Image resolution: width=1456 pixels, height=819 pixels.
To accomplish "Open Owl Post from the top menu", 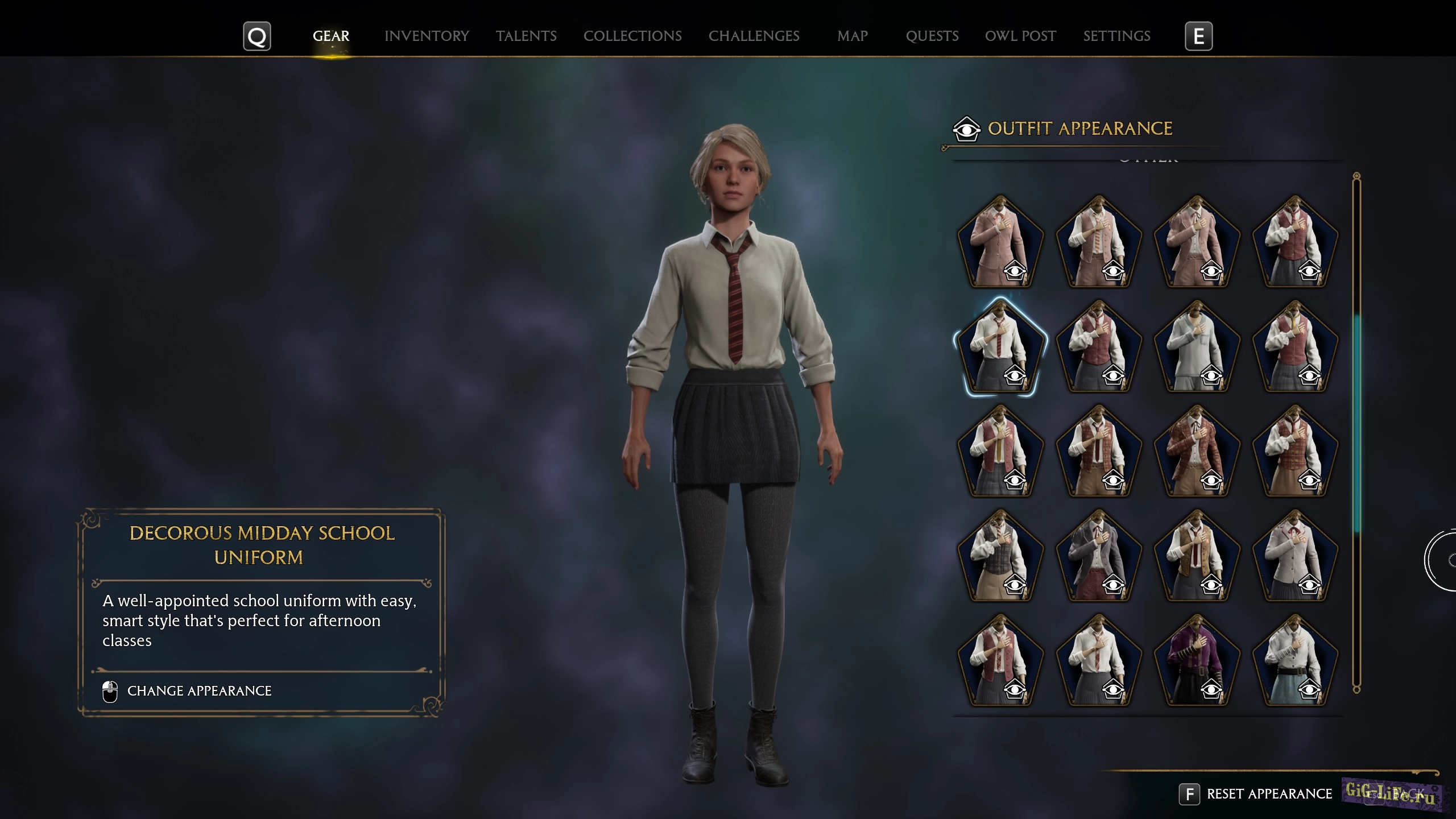I will click(1020, 36).
